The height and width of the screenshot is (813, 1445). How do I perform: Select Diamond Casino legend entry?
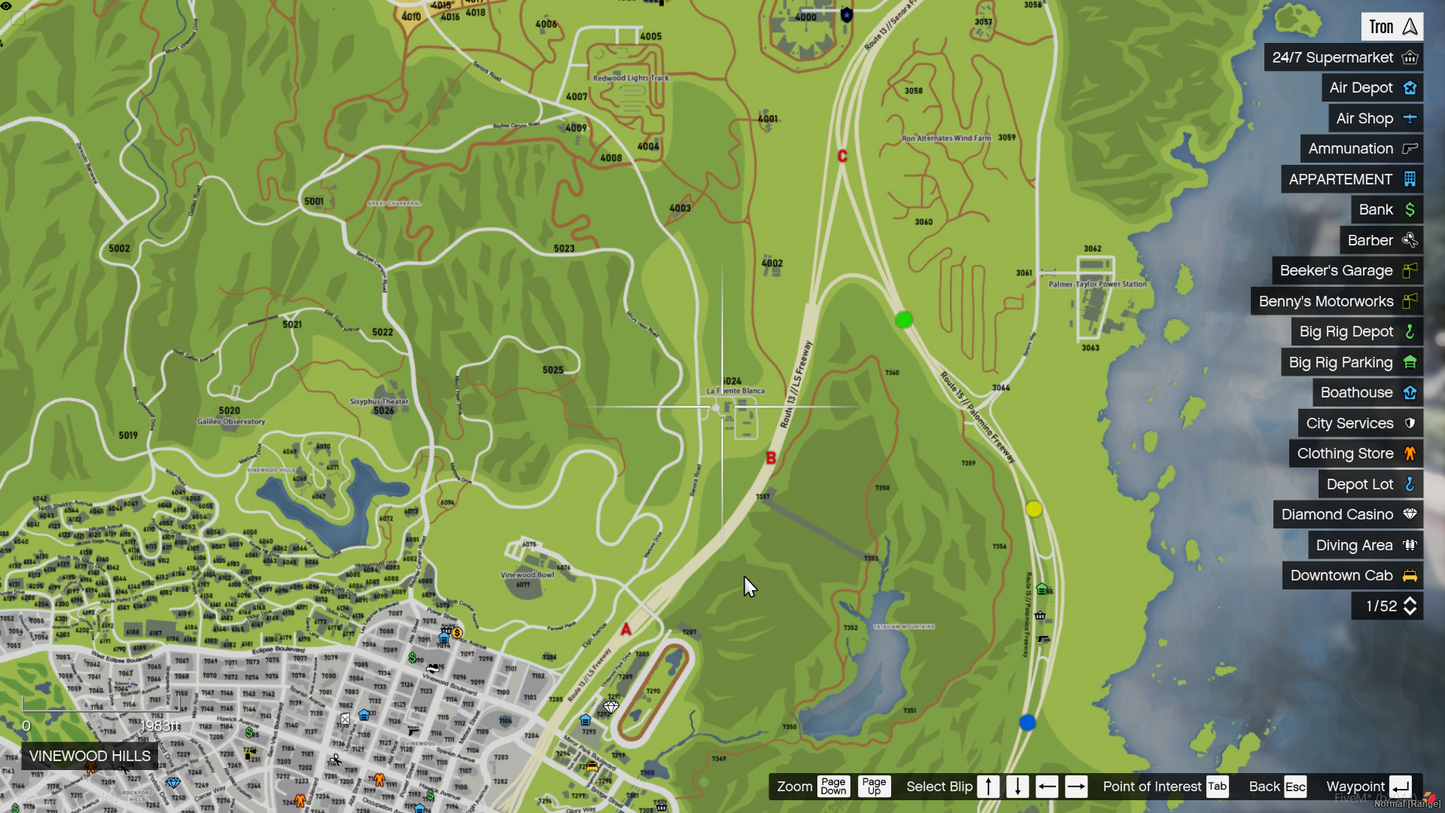click(1348, 514)
